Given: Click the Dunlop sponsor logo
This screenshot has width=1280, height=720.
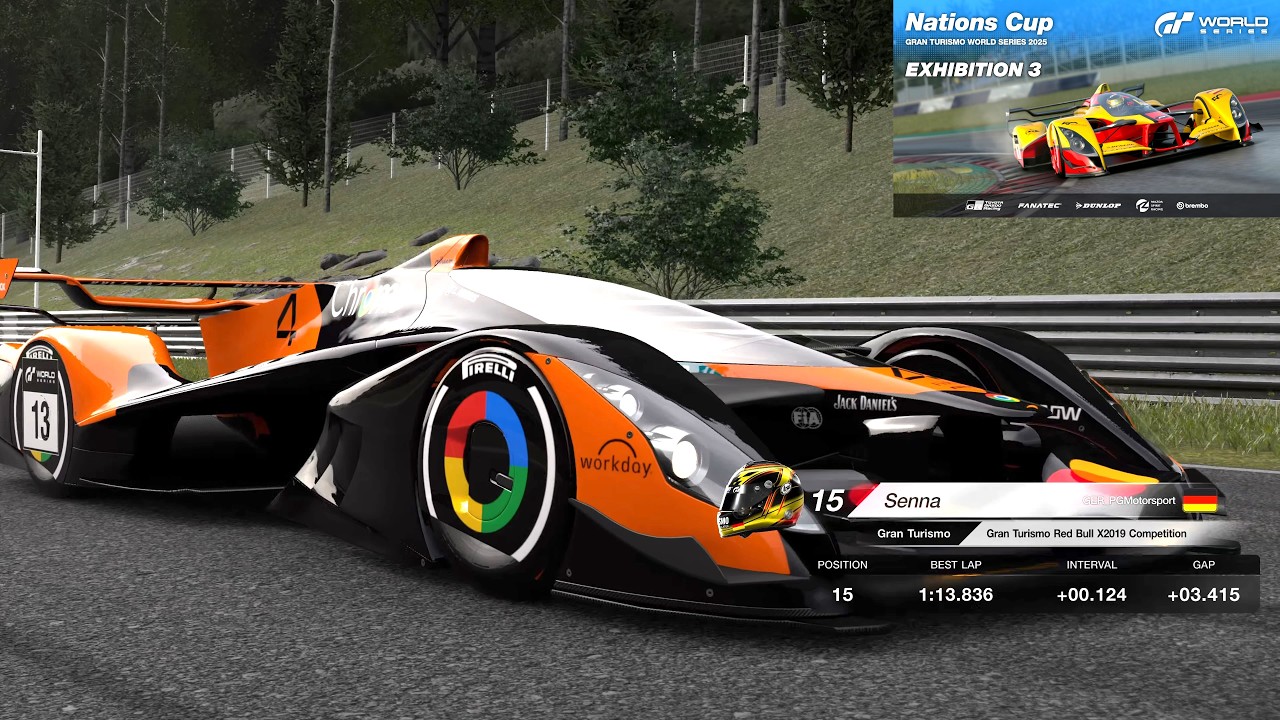Looking at the screenshot, I should (1100, 205).
